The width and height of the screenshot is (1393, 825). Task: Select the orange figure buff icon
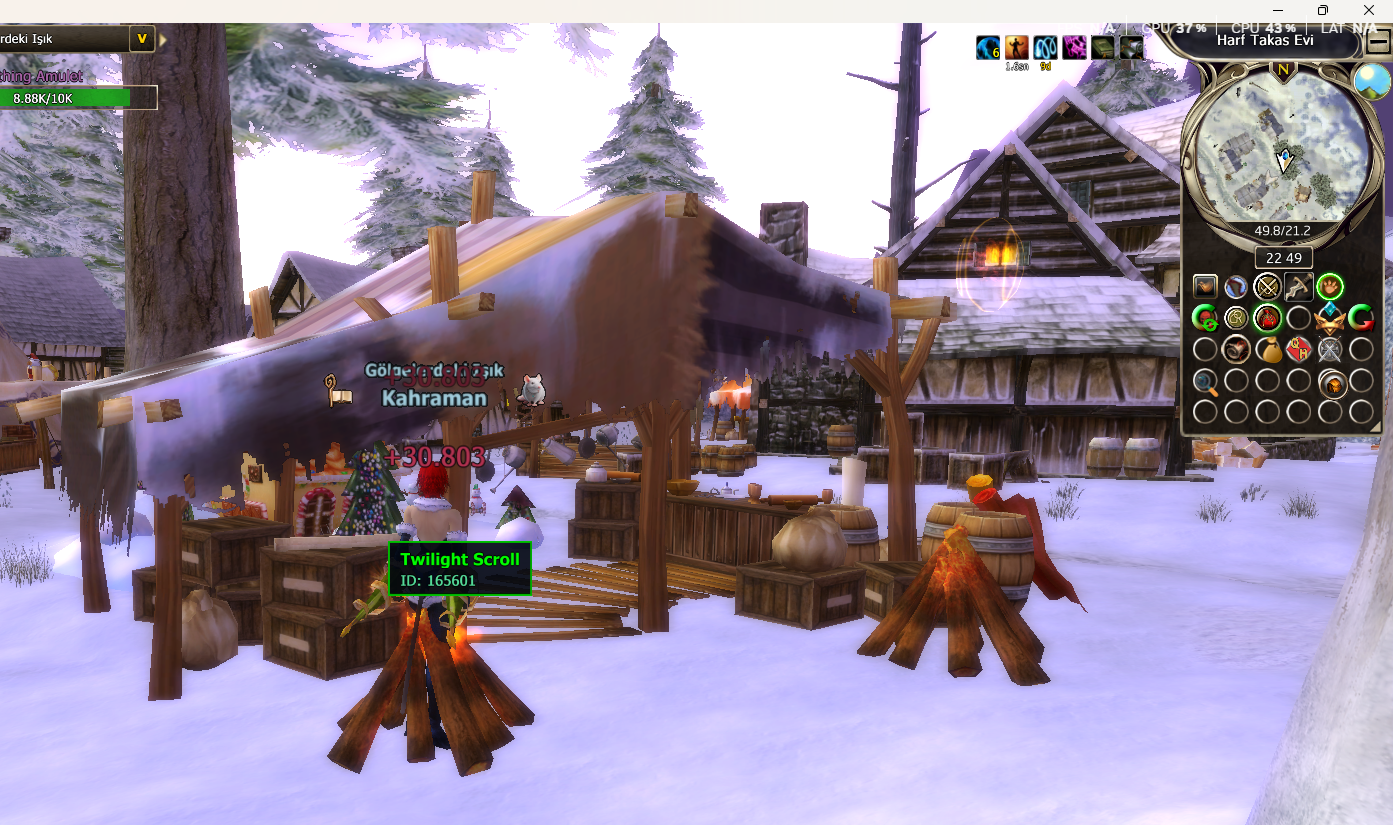(1016, 47)
